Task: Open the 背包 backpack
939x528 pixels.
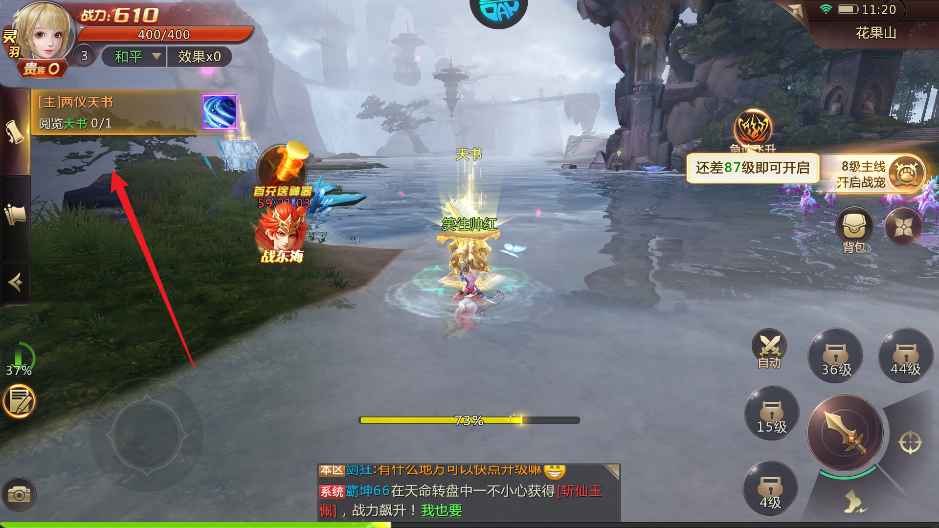Action: tap(853, 228)
